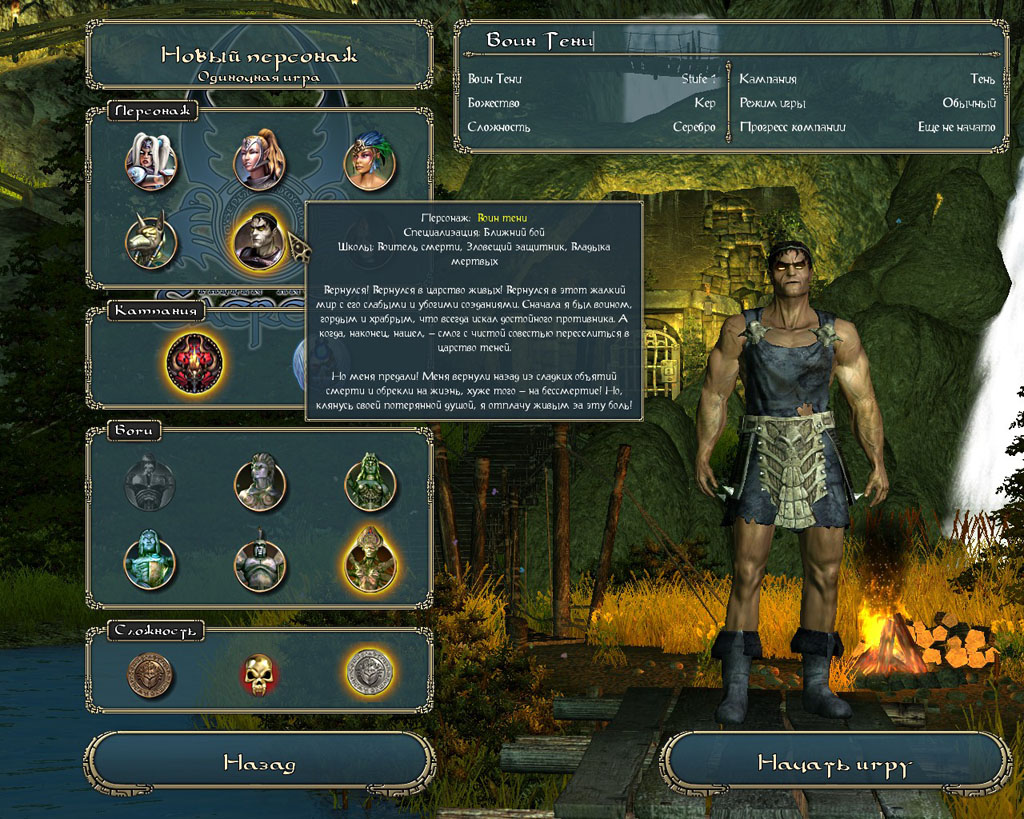Viewport: 1024px width, 819px height.
Task: Choose the greyed-out god portrait
Action: click(150, 484)
